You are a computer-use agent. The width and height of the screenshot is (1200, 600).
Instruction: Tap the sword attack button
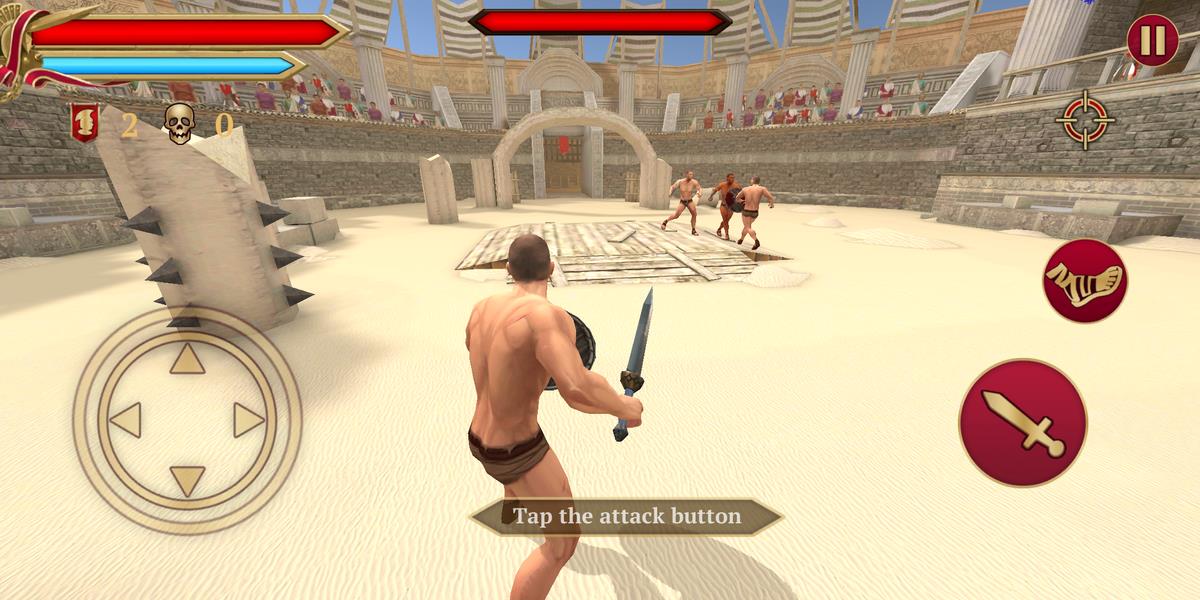tap(1022, 422)
